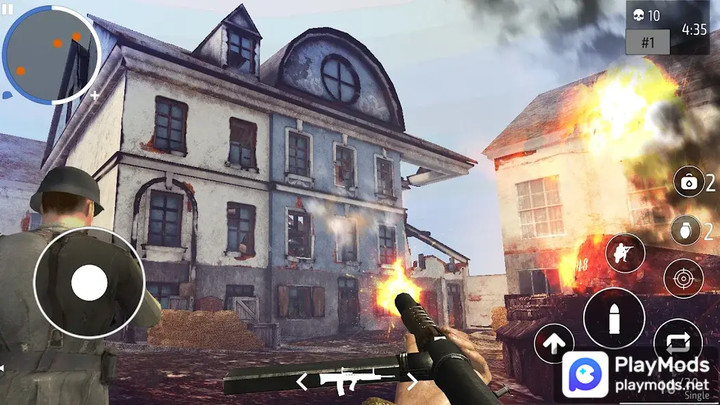Switch to previous weapon with left chevron
The height and width of the screenshot is (405, 720).
[301, 381]
